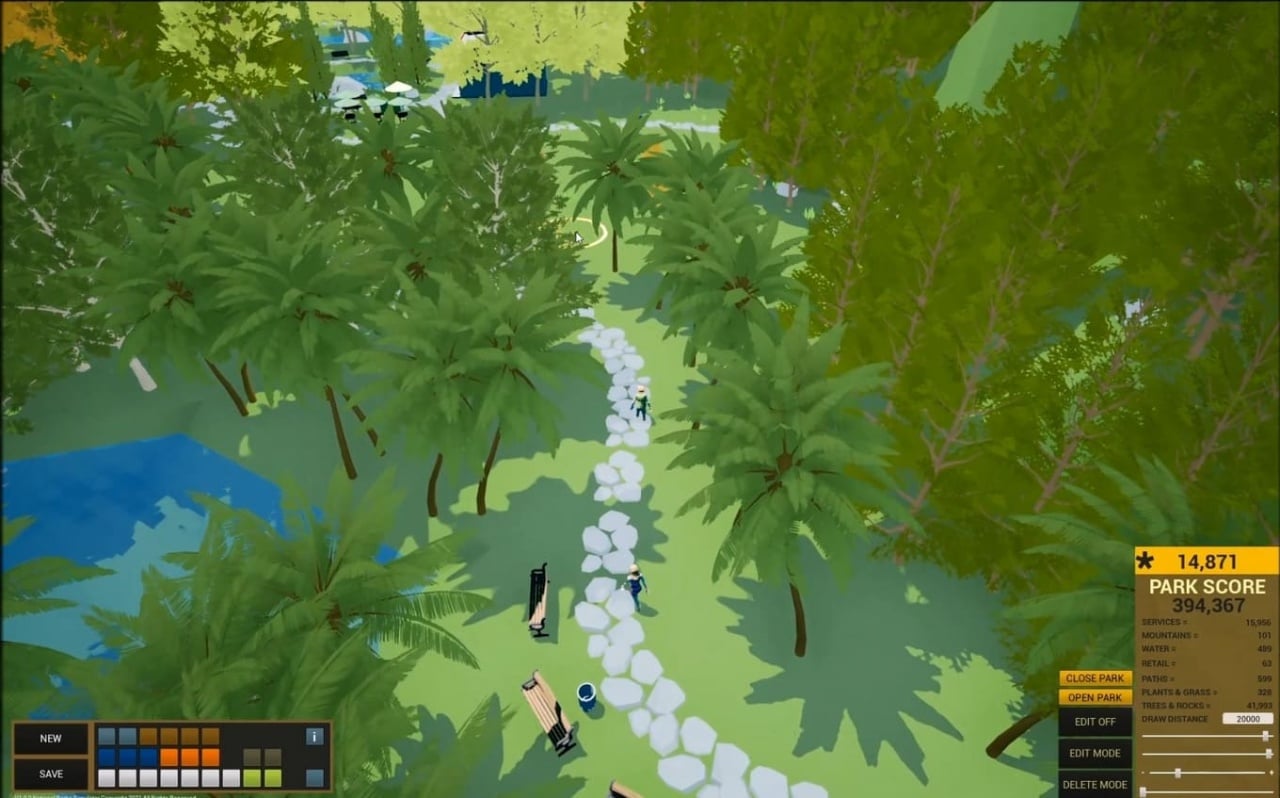Image resolution: width=1280 pixels, height=798 pixels.
Task: Click the slider flanked by minus and plus marks
Action: pyautogui.click(x=1206, y=772)
